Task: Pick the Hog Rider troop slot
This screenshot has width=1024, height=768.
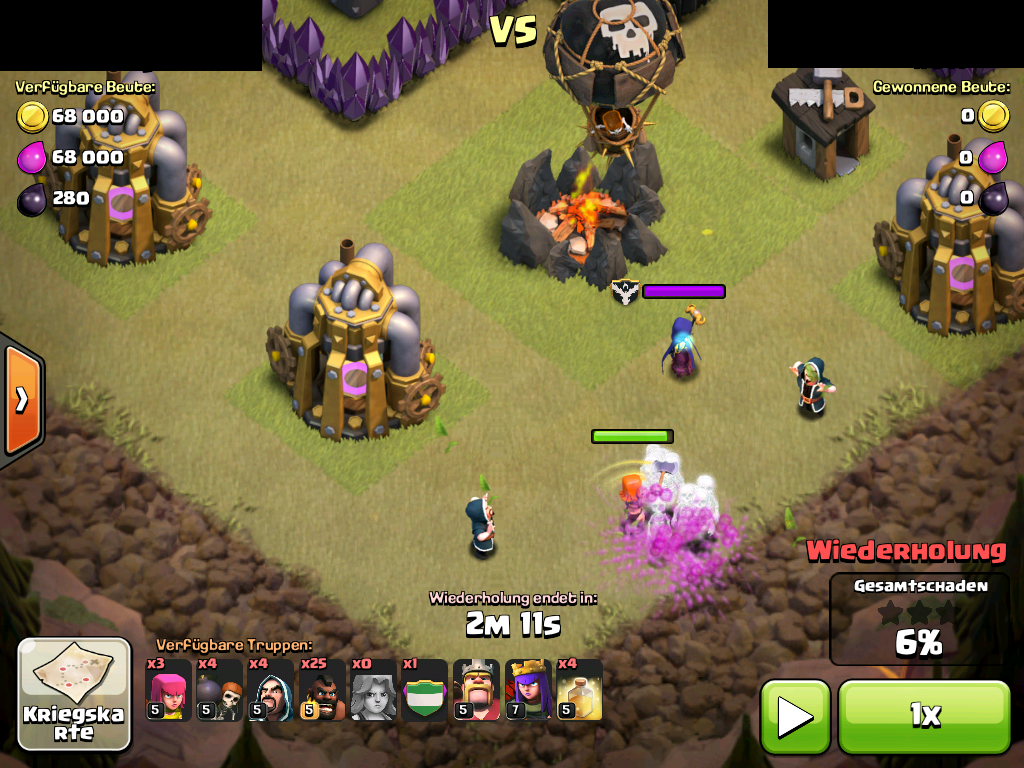Action: pos(322,690)
